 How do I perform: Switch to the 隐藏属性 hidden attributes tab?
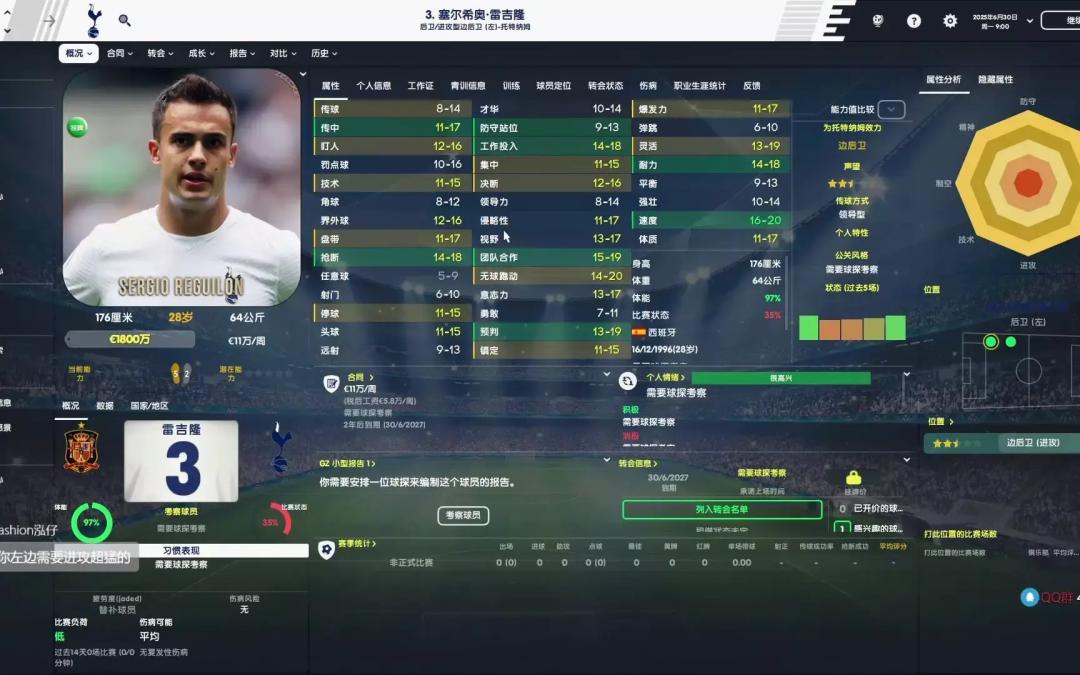click(995, 80)
